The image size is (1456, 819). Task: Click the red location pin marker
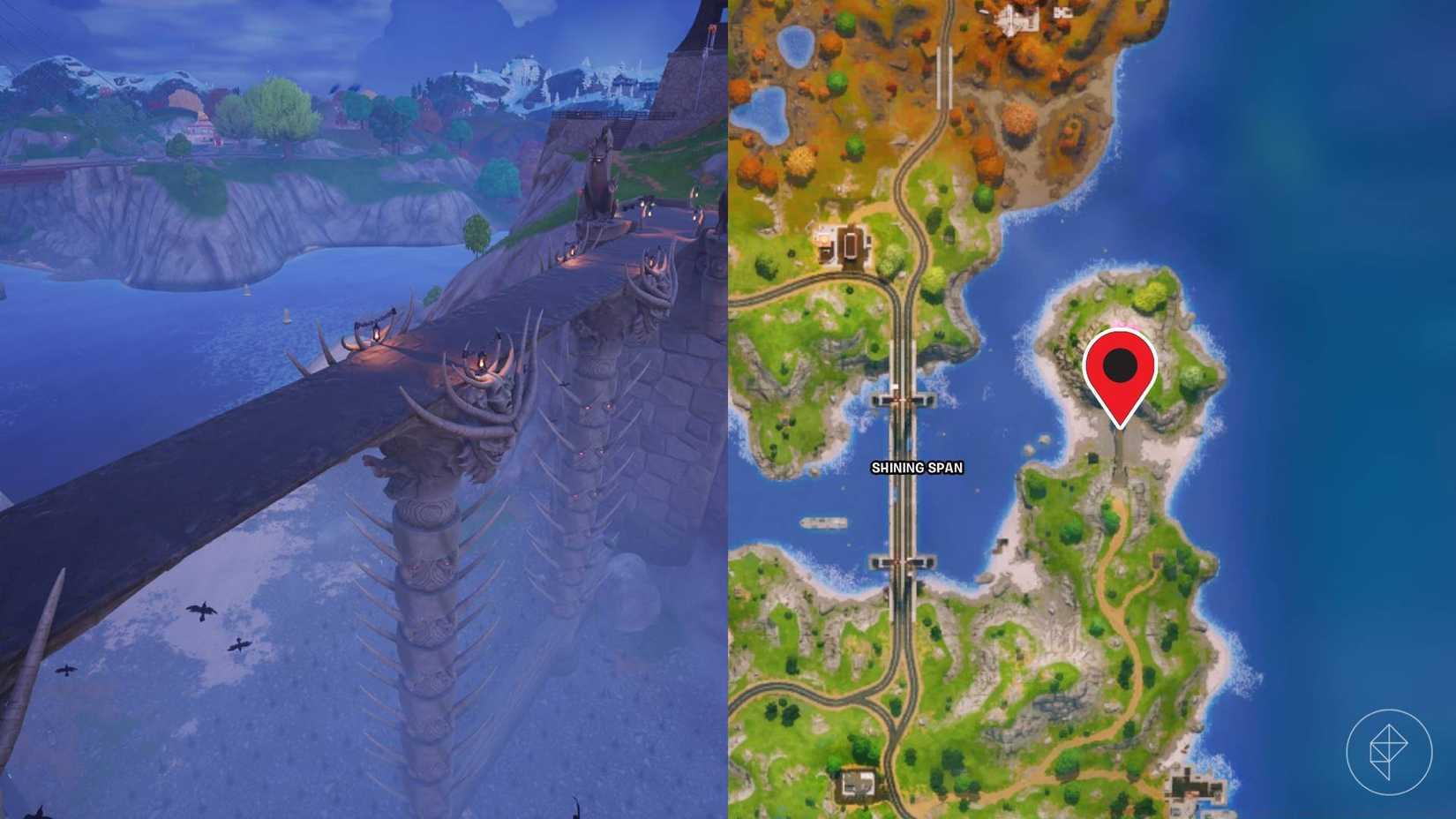point(1121,375)
